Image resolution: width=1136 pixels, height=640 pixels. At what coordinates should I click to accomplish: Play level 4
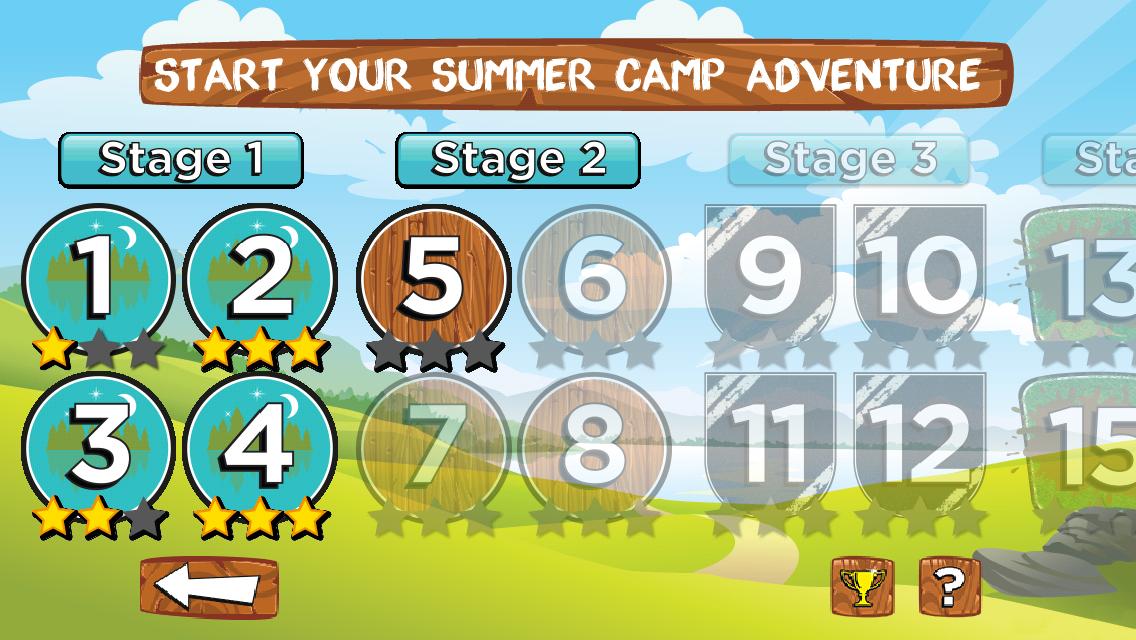pos(261,447)
